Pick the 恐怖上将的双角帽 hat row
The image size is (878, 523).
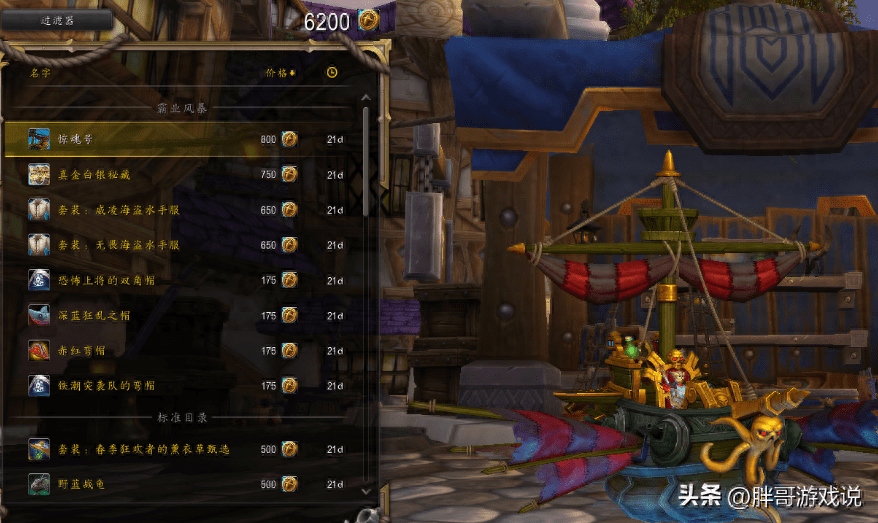click(185, 280)
